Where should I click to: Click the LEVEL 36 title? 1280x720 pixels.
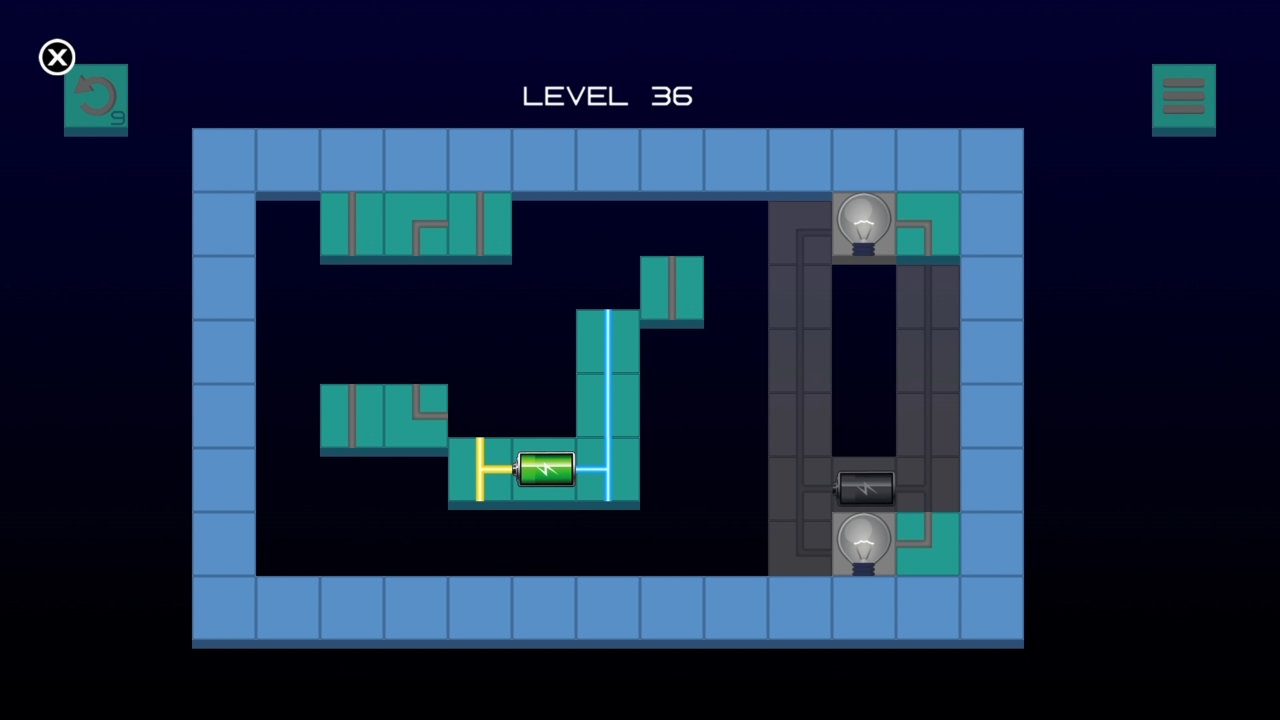point(606,96)
